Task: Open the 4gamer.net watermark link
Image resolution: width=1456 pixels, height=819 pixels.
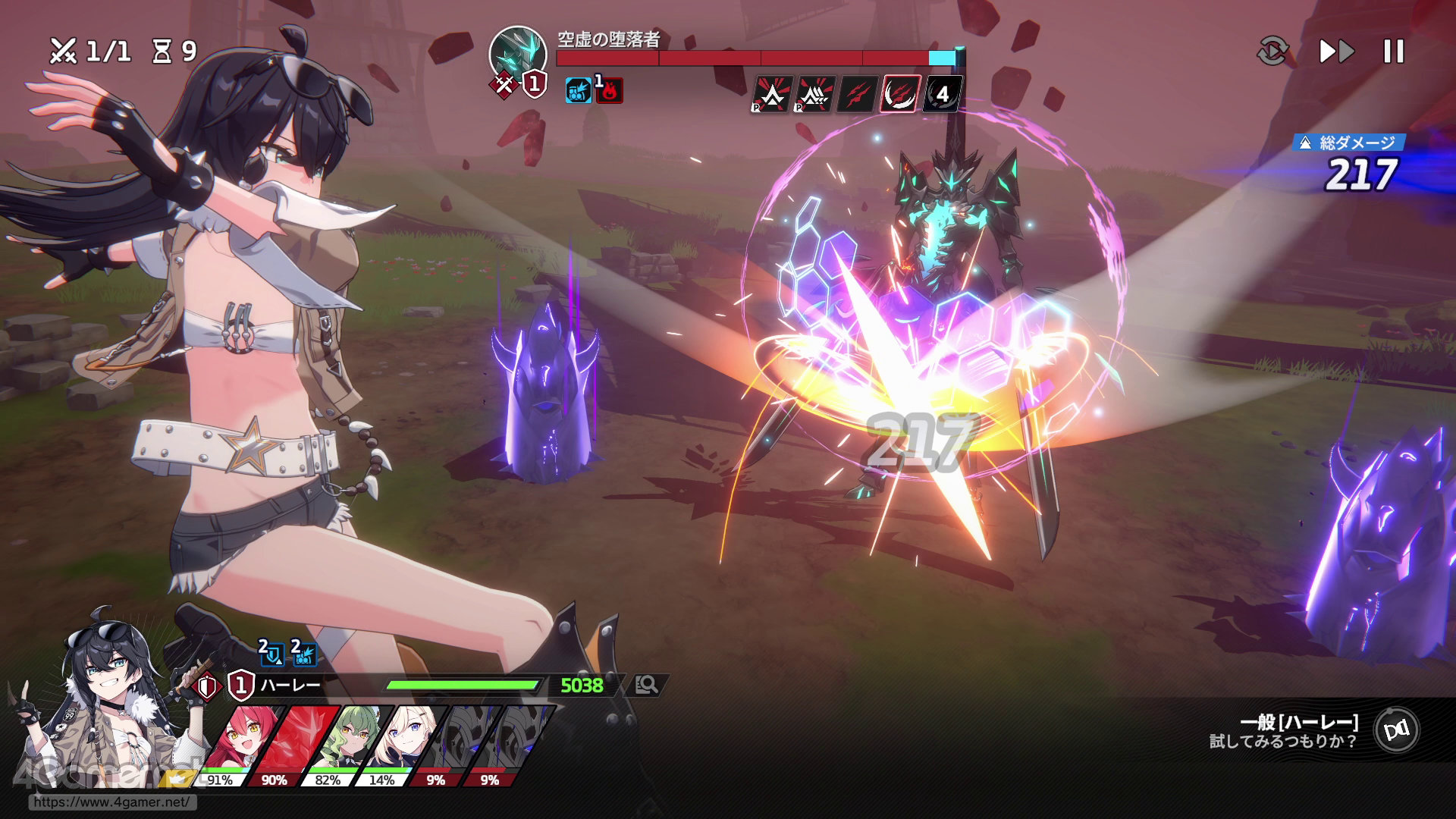Action: [111, 802]
